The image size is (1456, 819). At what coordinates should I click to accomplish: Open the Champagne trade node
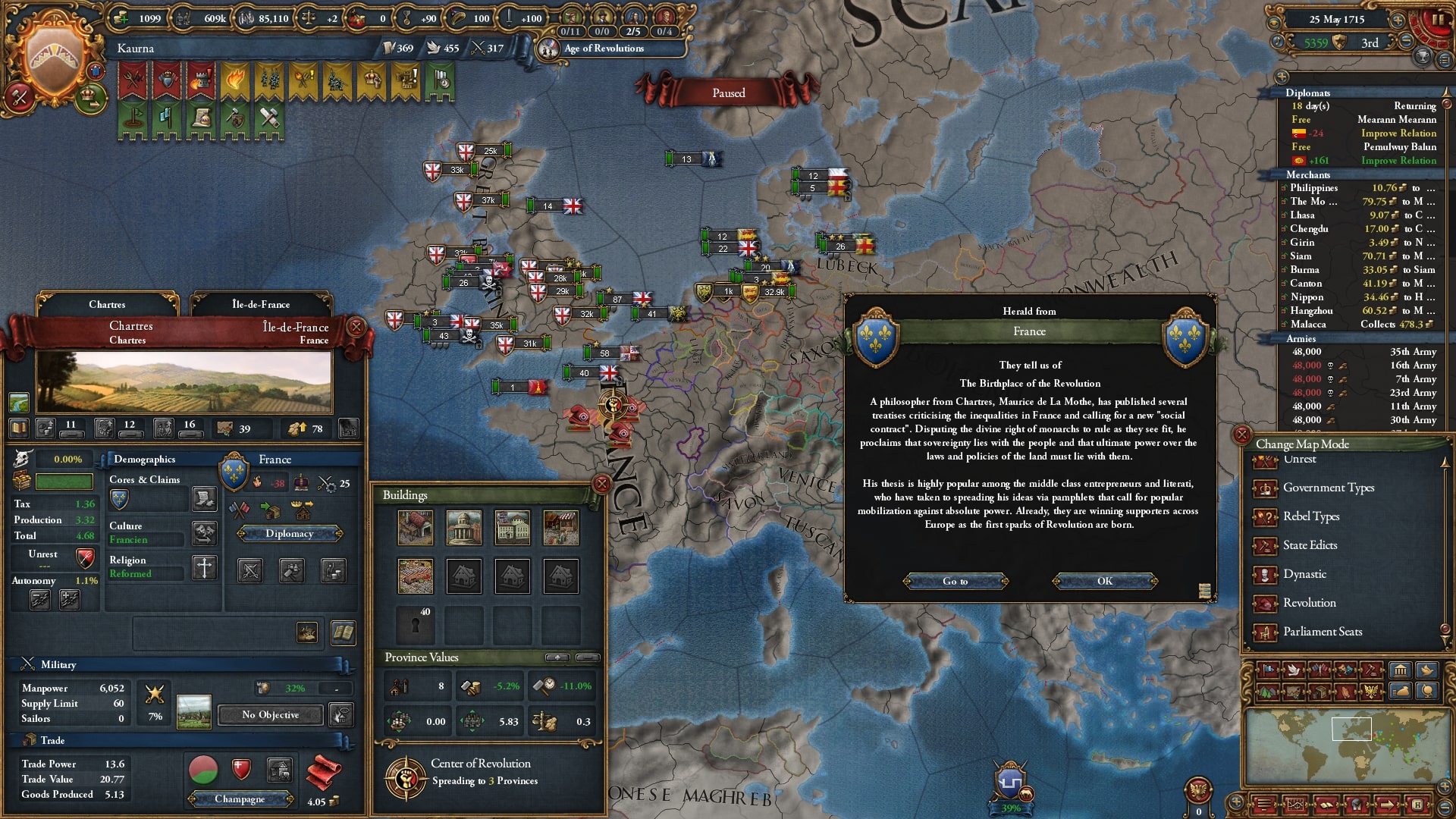point(240,799)
